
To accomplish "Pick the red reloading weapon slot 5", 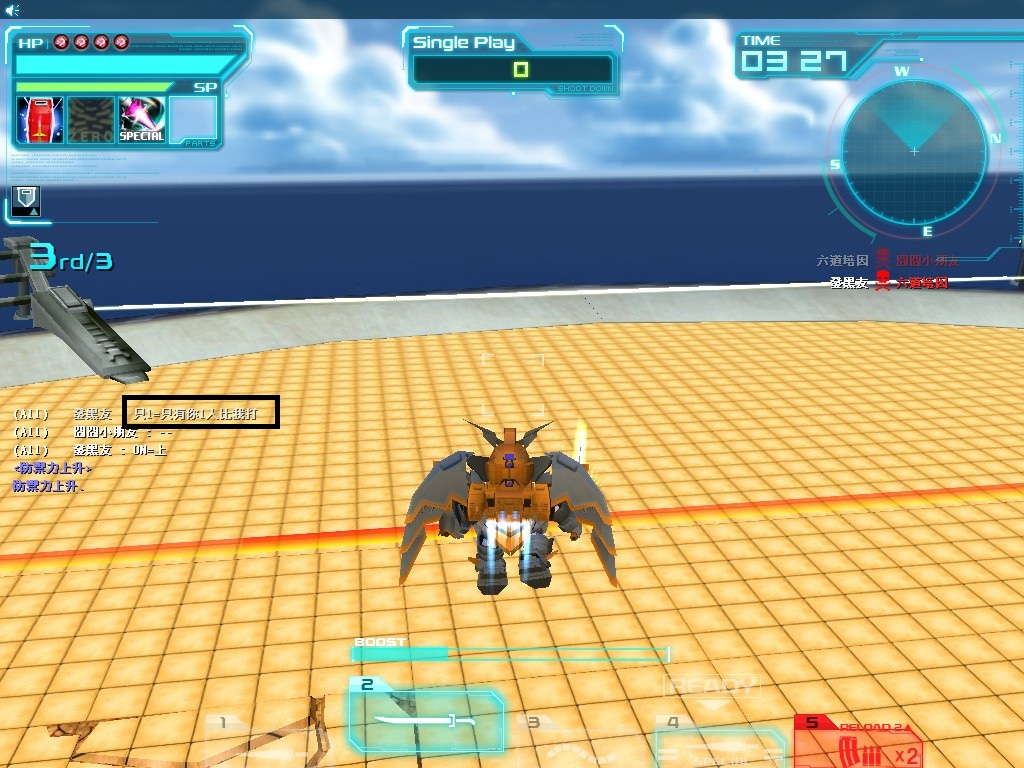I will (860, 742).
